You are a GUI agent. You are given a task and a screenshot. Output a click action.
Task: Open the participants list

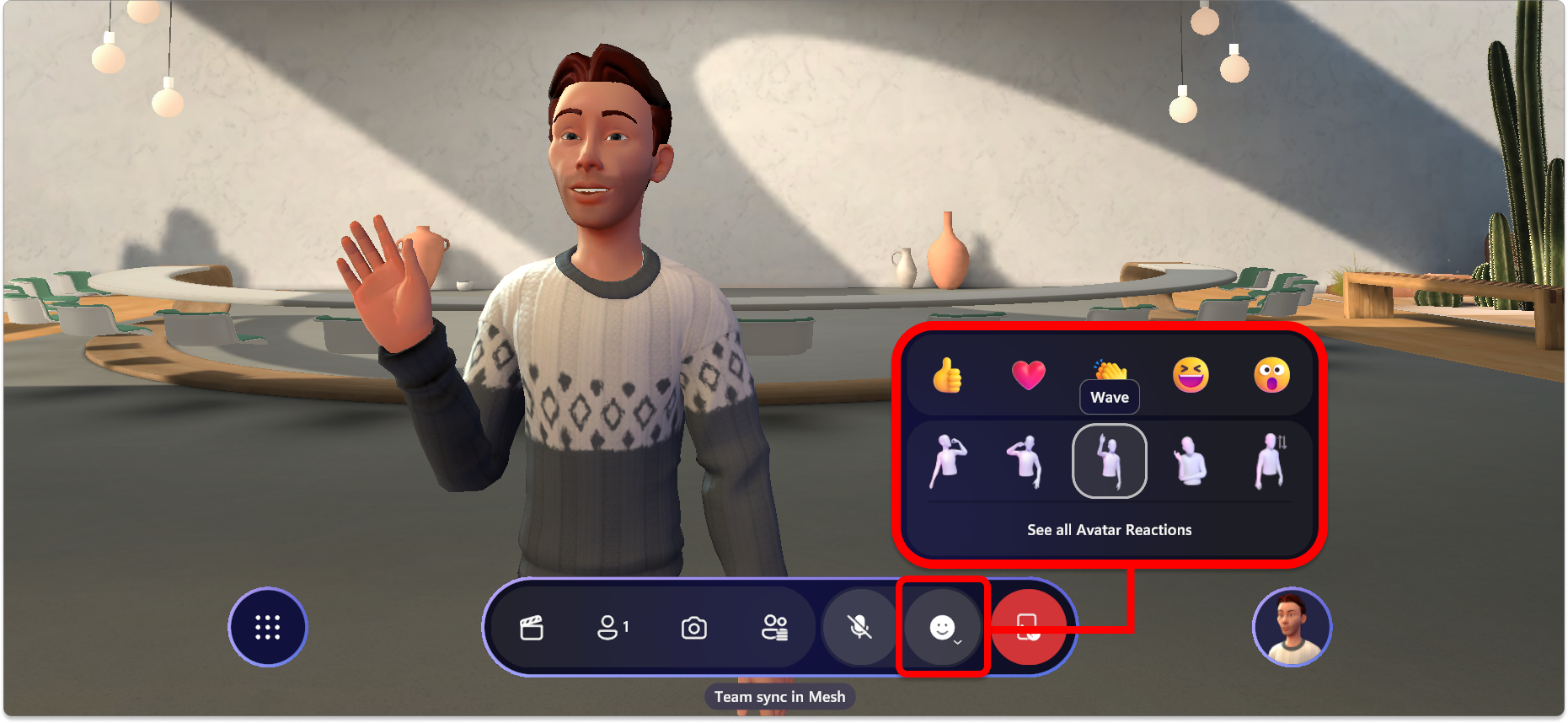tap(610, 627)
